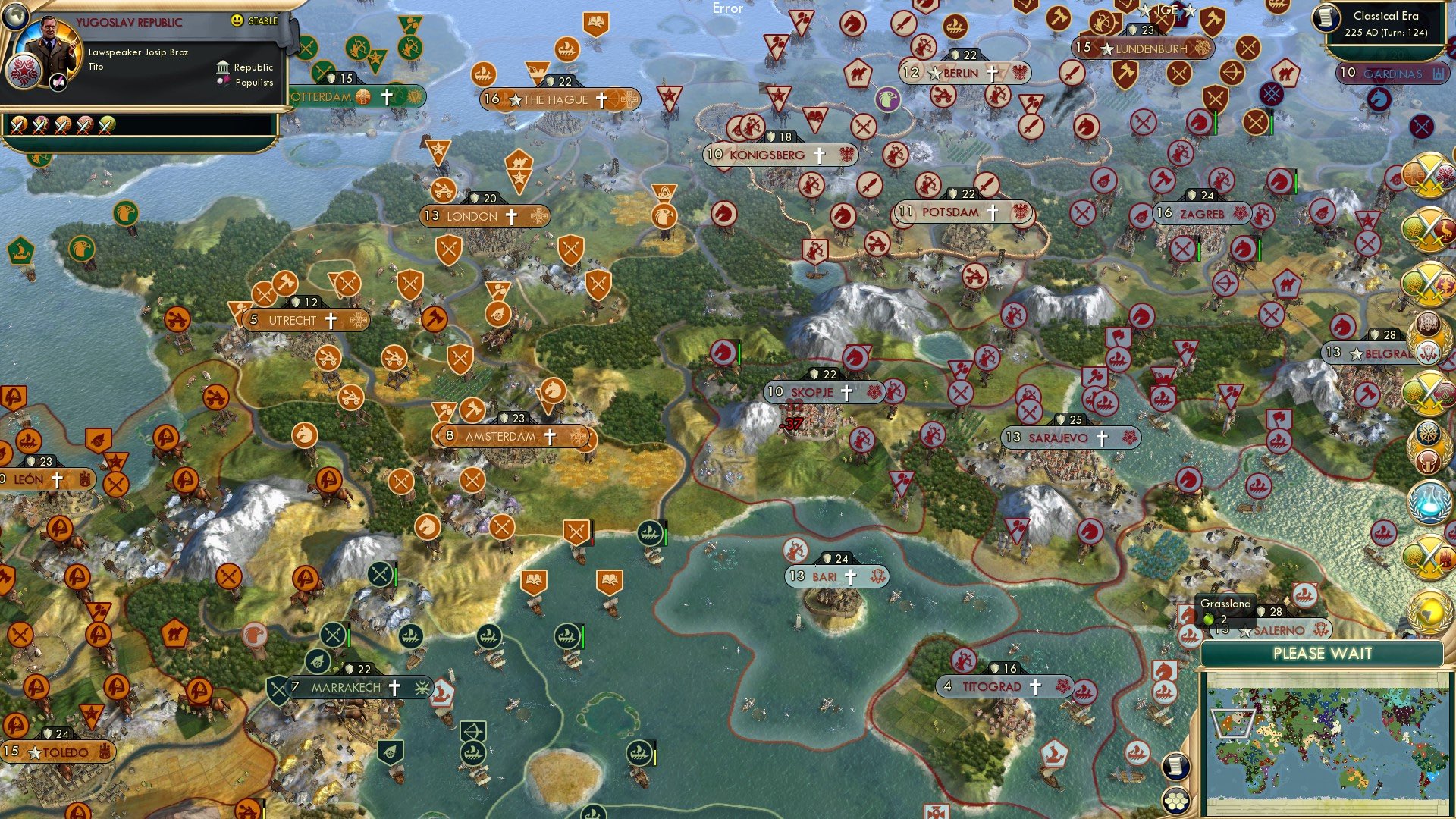Select the camel caravan unit icon near The Hague
This screenshot has height=819, width=1456.
click(x=519, y=162)
